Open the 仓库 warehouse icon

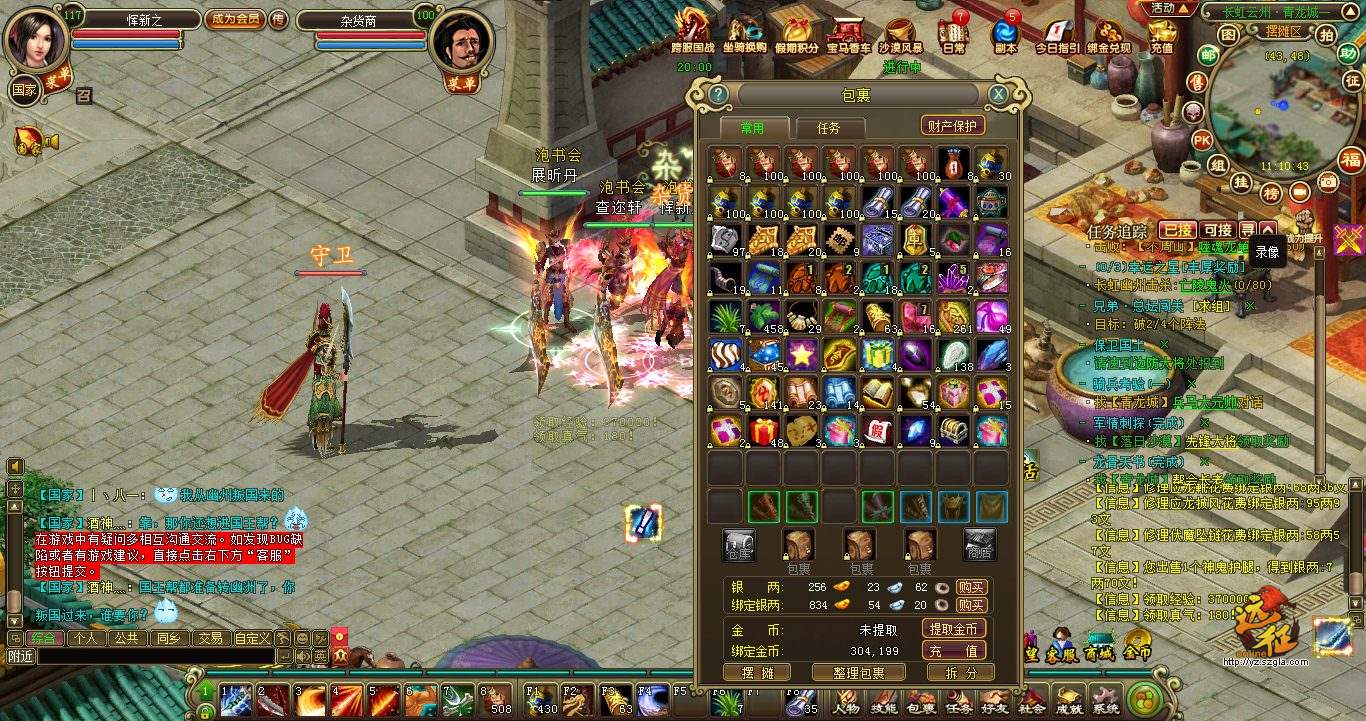point(739,545)
